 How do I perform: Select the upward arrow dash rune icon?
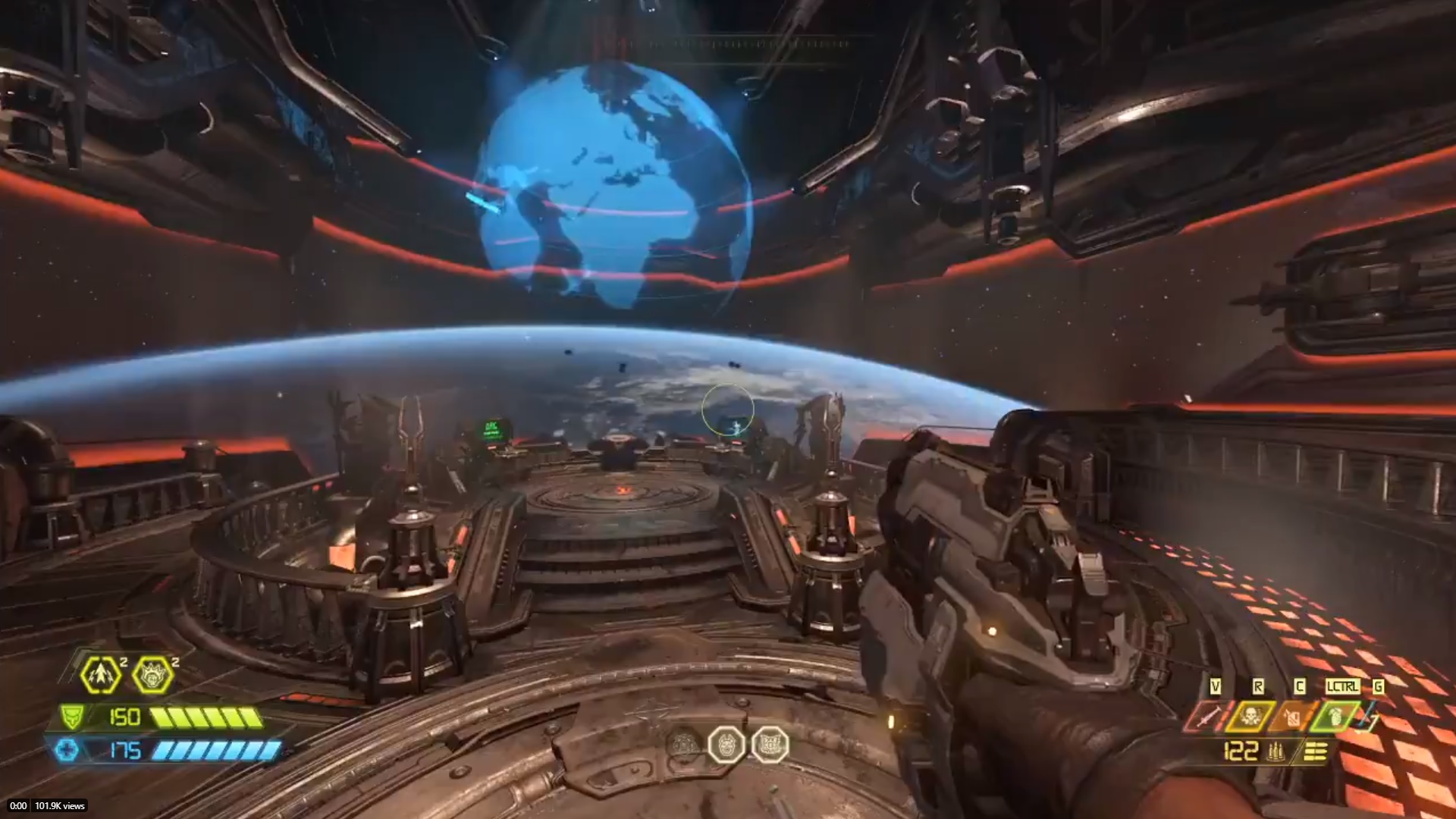click(101, 674)
